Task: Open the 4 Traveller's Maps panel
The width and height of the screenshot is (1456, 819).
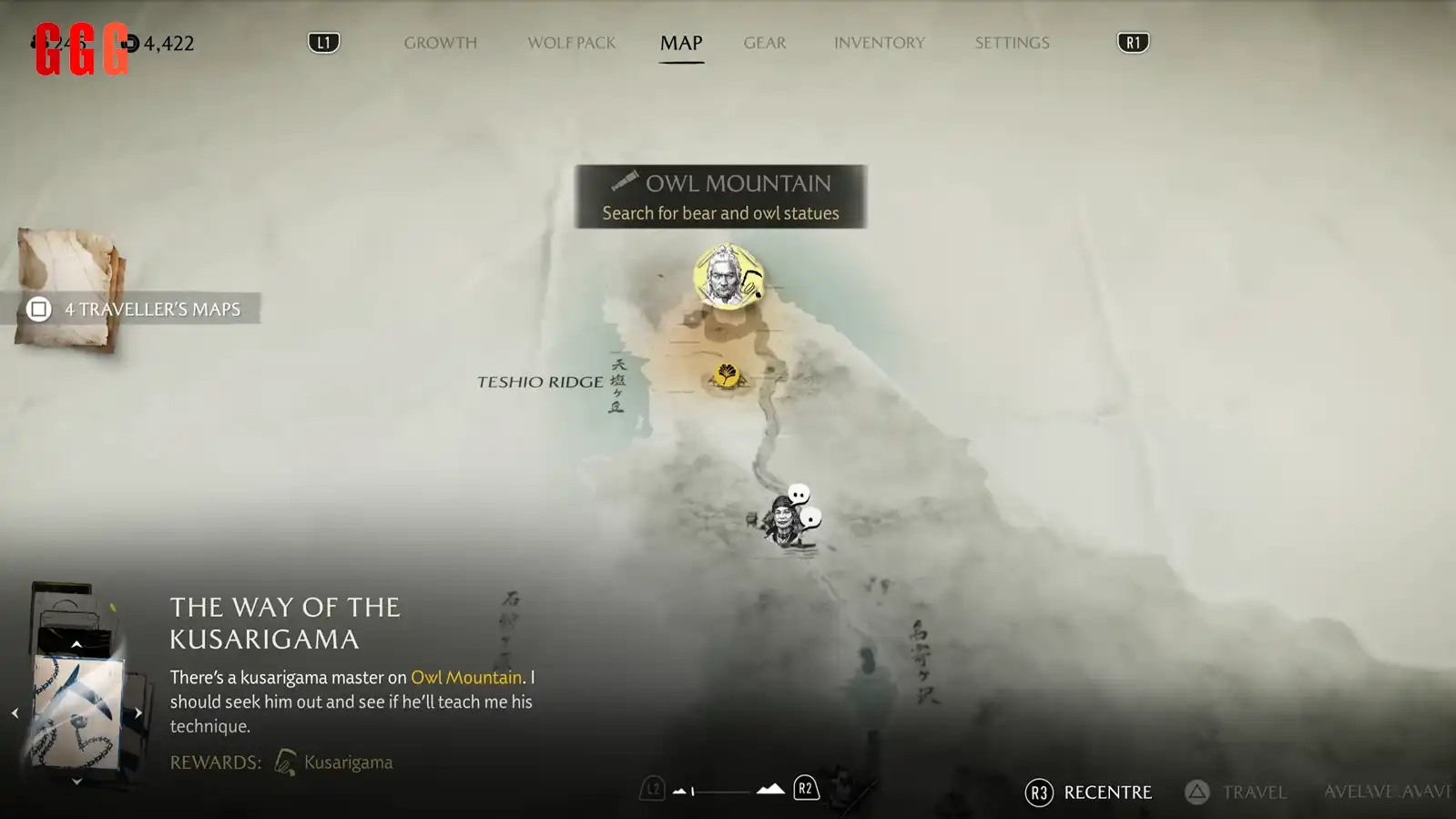Action: 137,309
